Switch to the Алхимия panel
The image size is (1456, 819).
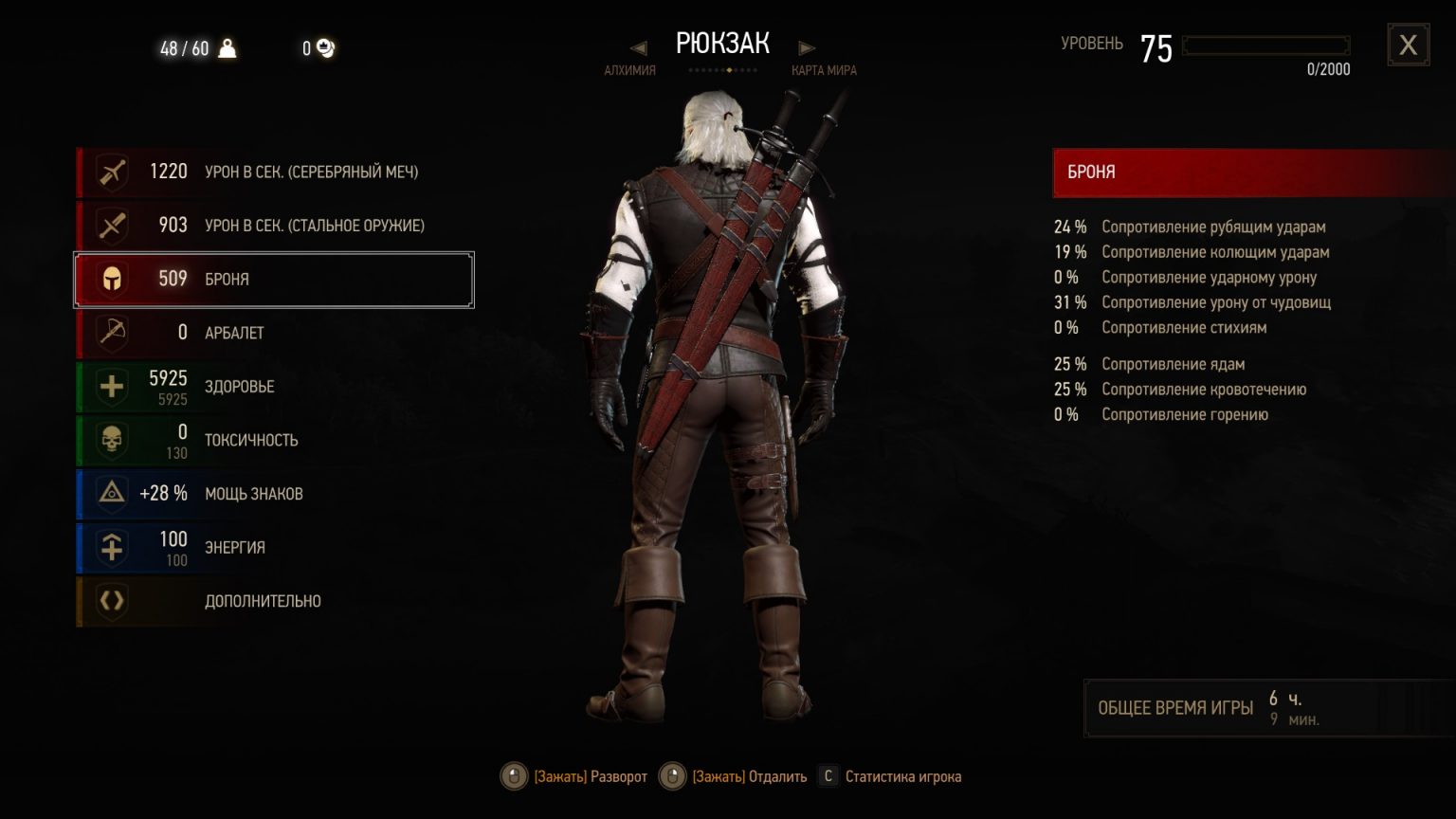click(629, 70)
